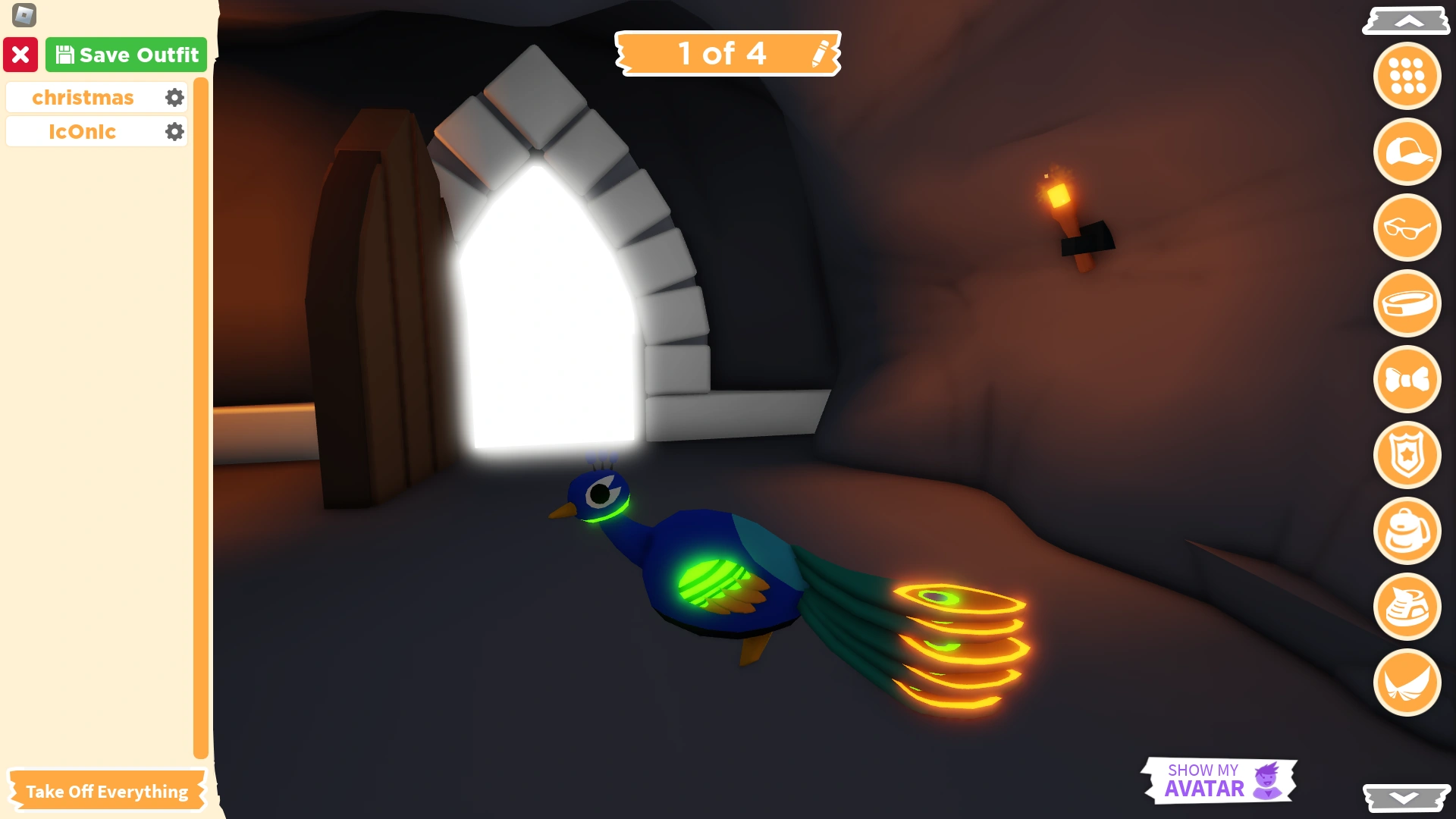The height and width of the screenshot is (819, 1456).
Task: Close the outfit editor with the red X
Action: coord(21,54)
